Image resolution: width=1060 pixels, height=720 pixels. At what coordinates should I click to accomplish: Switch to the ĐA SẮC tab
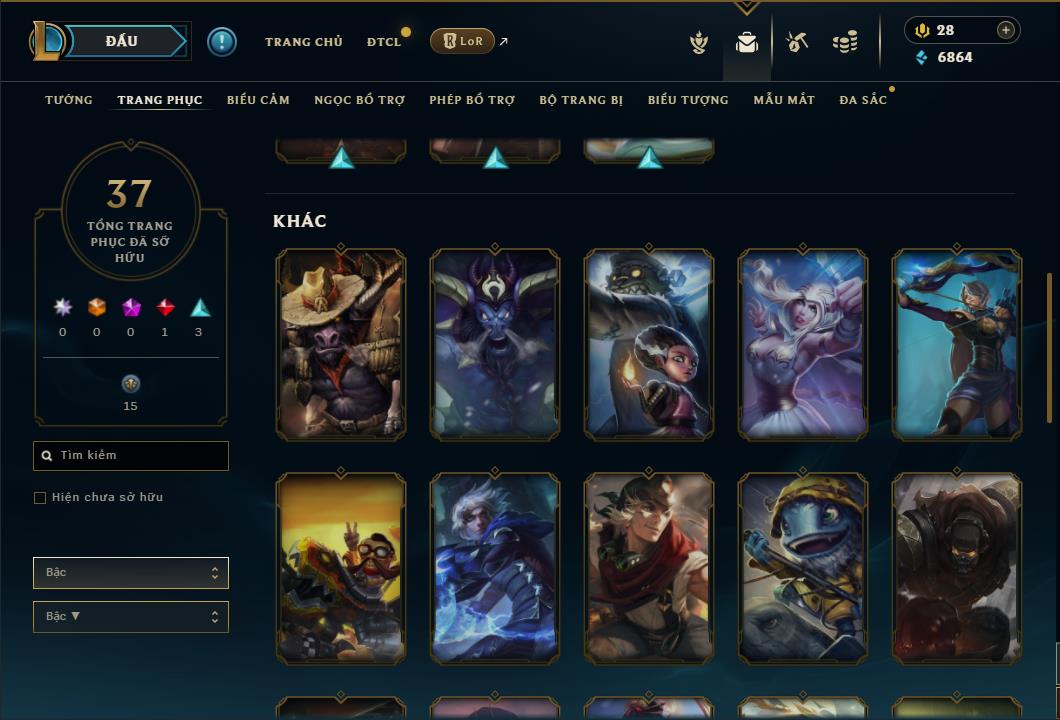click(863, 100)
